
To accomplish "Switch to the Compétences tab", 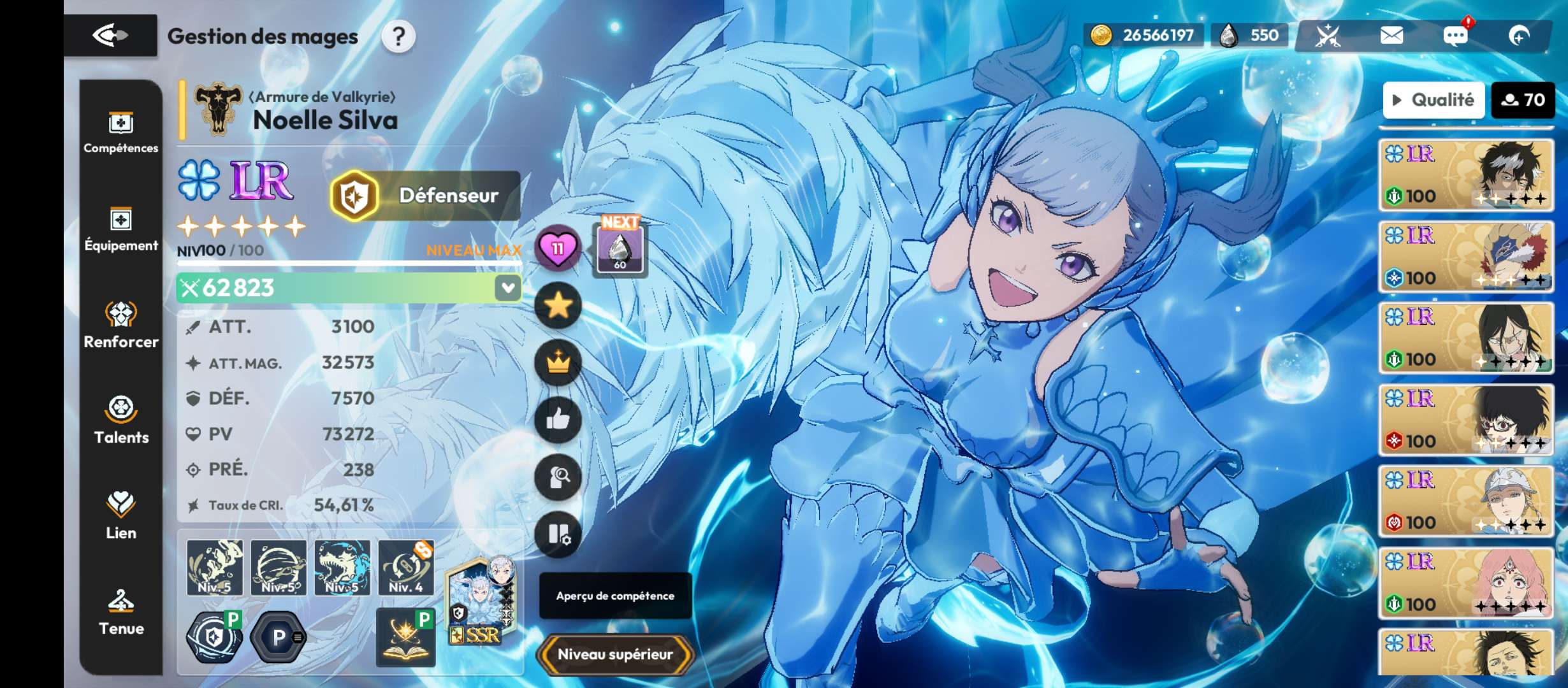I will (x=120, y=133).
